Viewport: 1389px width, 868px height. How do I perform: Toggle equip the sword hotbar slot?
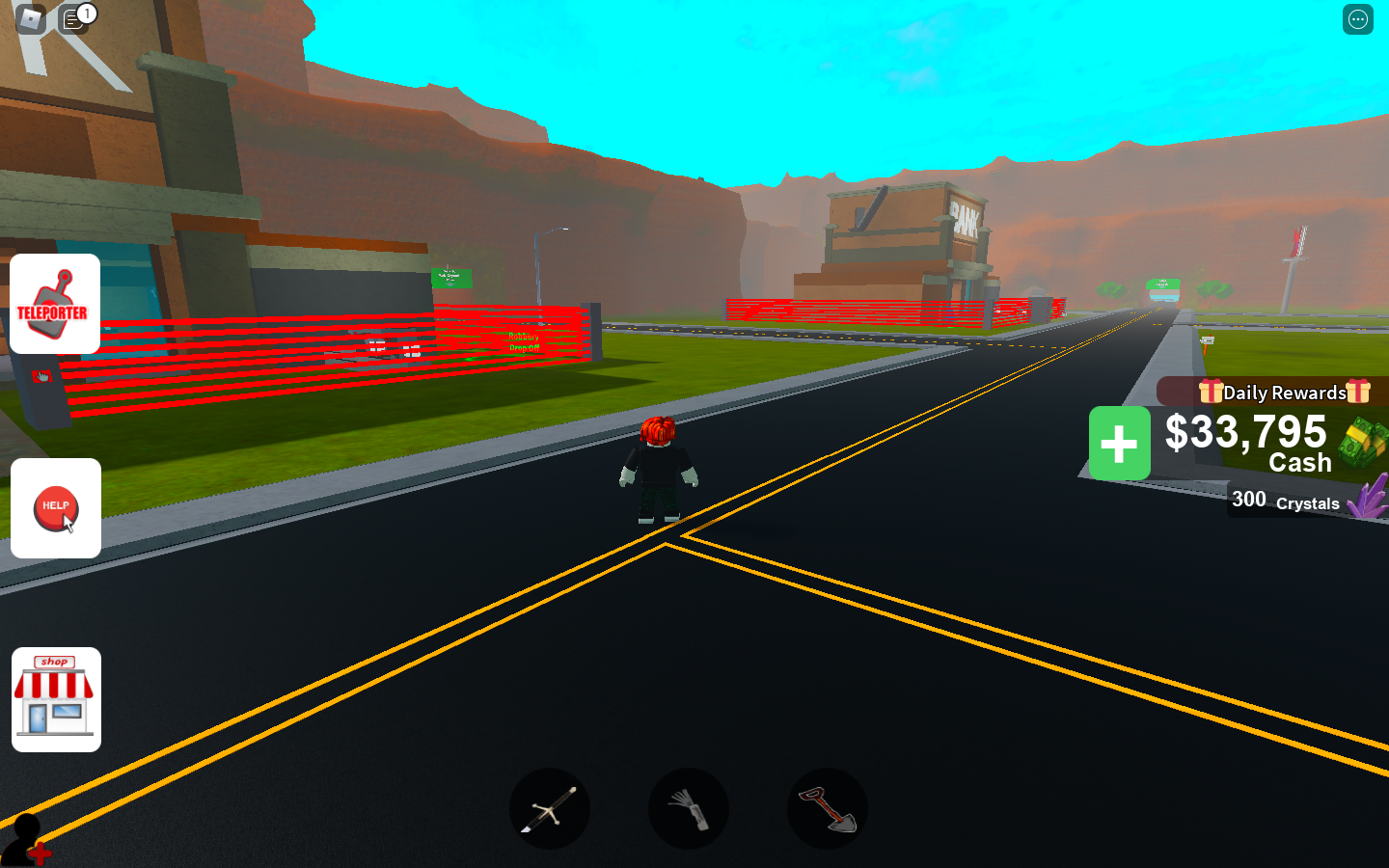(550, 809)
